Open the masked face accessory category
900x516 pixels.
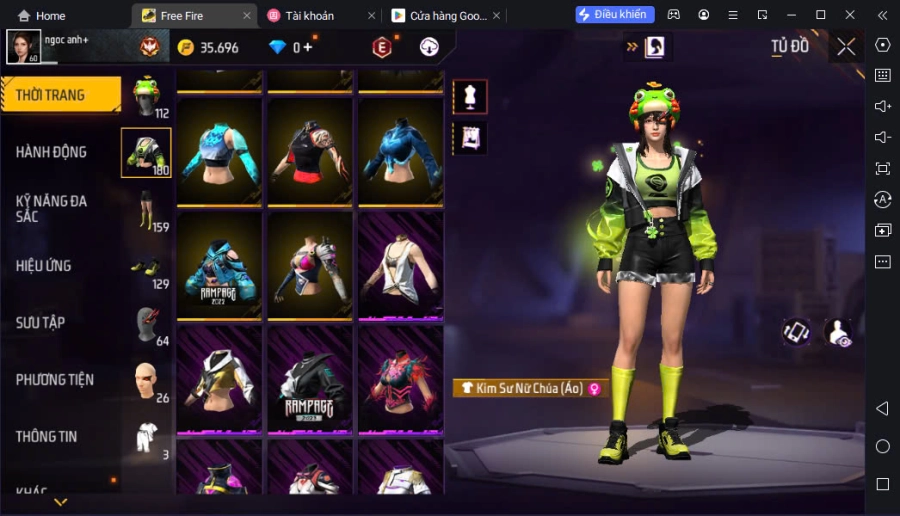146,324
